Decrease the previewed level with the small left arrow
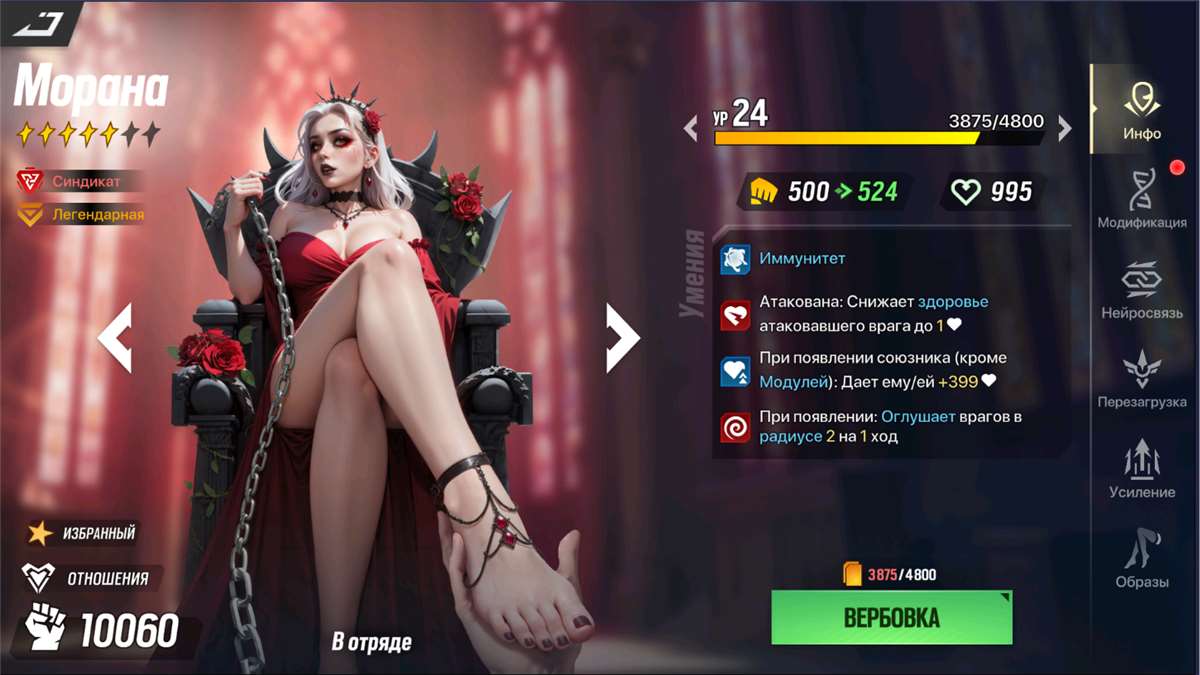The image size is (1200, 675). click(x=690, y=128)
